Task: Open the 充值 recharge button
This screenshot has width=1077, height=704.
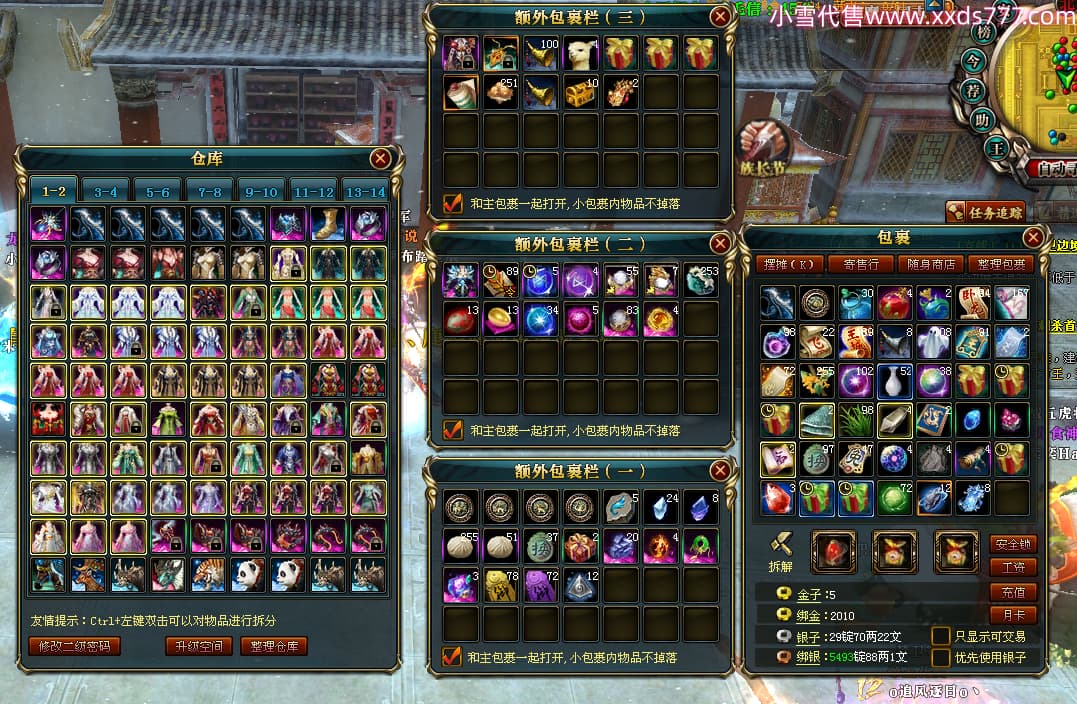Action: tap(1011, 592)
